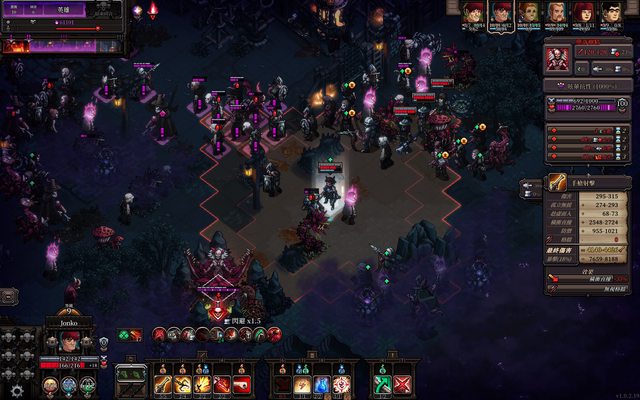Activate the blue potion skill icon
This screenshot has height=400, width=640.
322,384
